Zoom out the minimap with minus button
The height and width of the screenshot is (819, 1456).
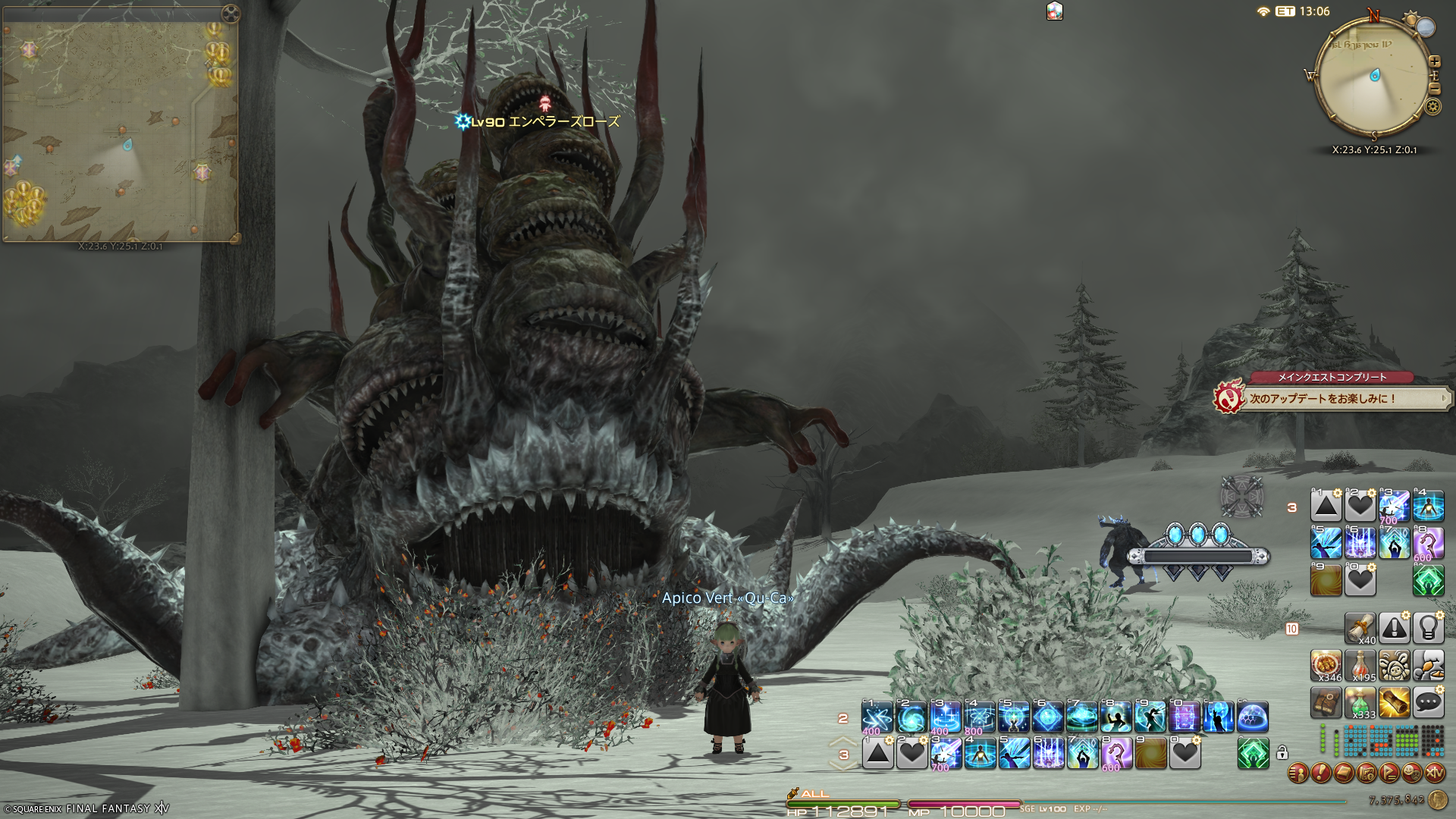click(x=1435, y=88)
